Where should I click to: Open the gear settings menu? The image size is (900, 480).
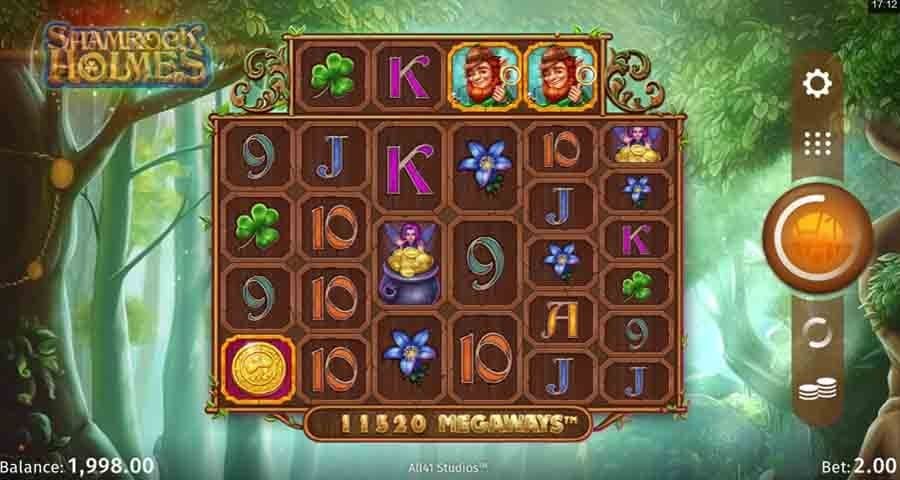[x=817, y=84]
